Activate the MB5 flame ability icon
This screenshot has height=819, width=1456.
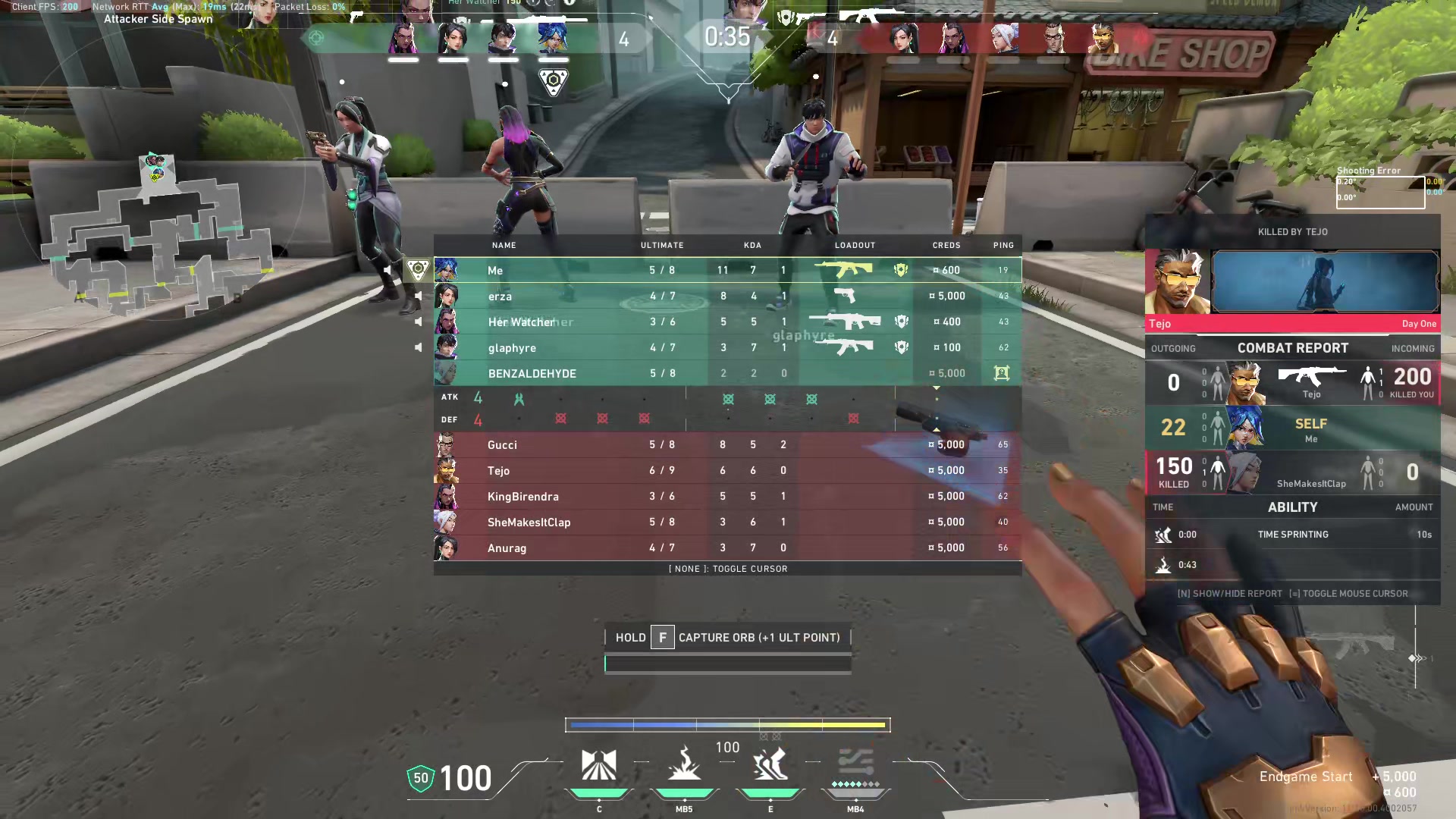[684, 766]
